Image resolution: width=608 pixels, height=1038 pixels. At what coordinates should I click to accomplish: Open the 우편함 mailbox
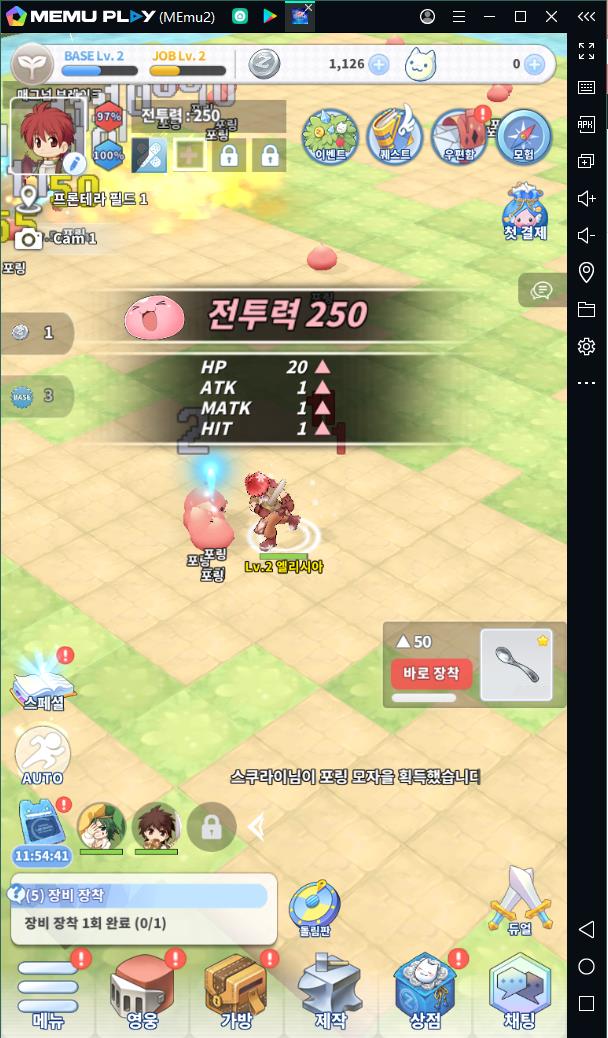pyautogui.click(x=459, y=136)
